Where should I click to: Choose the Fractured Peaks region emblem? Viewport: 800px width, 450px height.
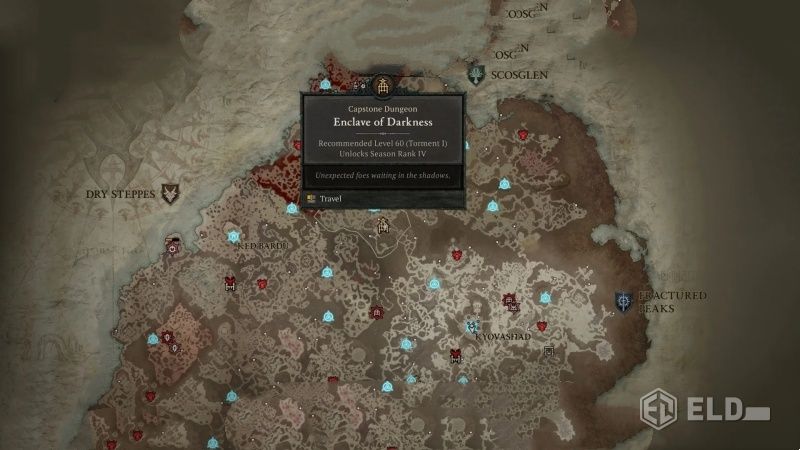click(624, 301)
